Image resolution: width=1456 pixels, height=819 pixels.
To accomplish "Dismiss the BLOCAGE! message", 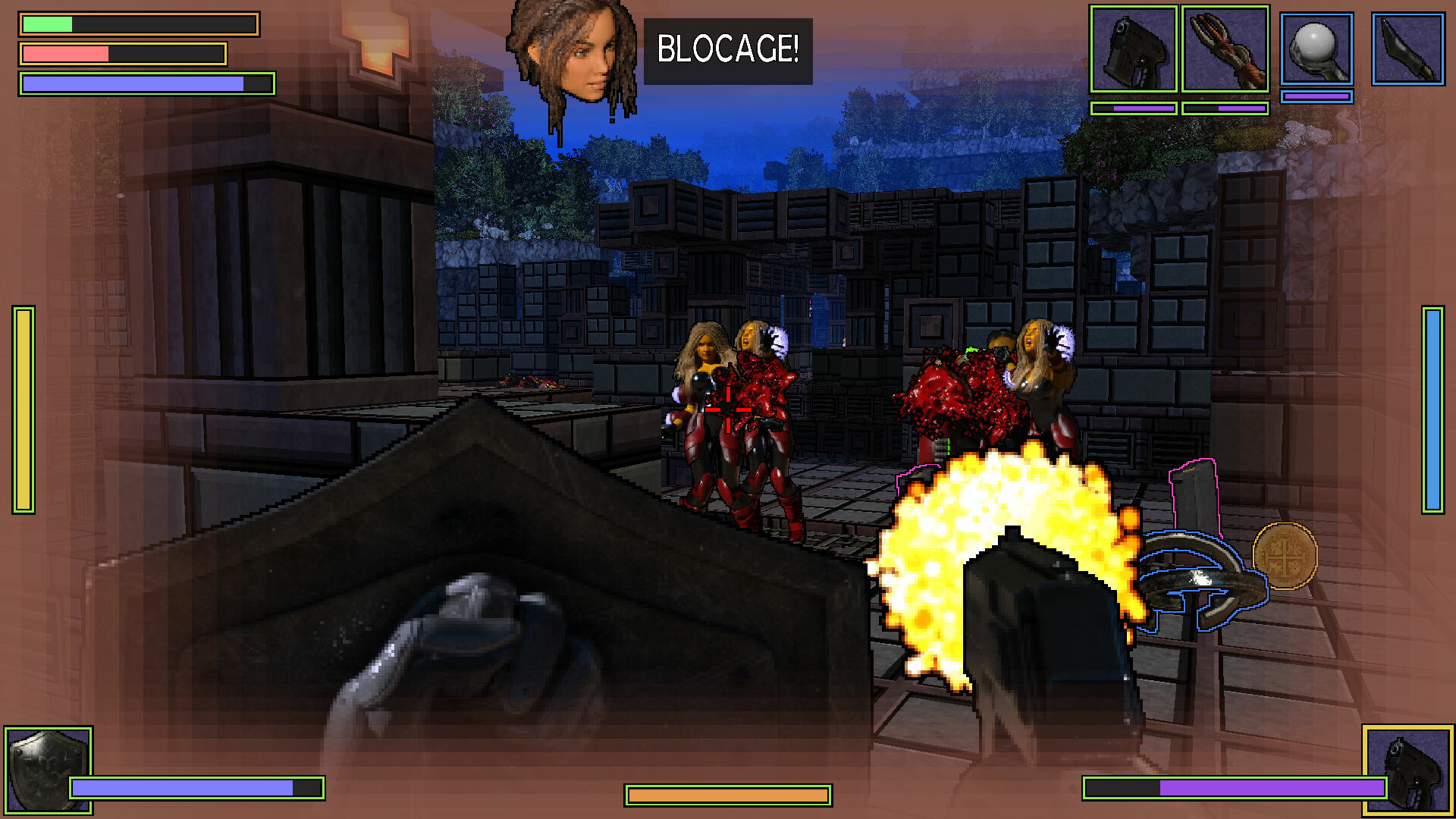I will coord(726,52).
